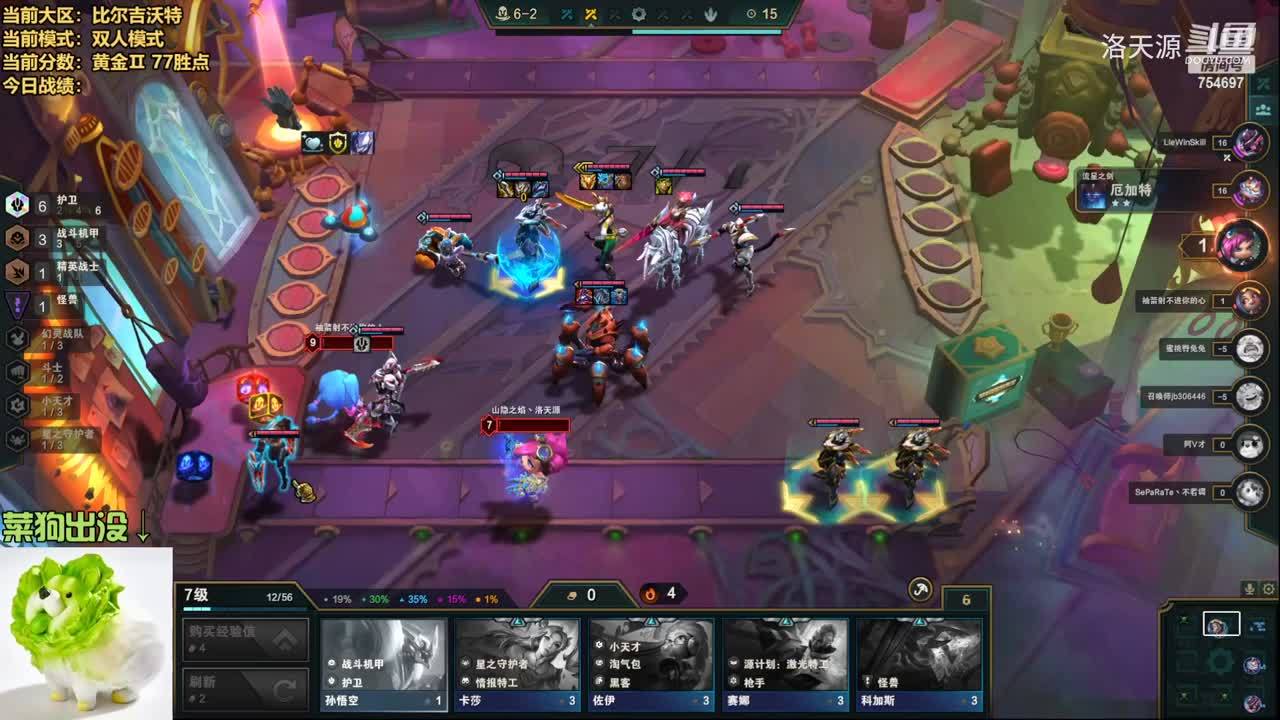Open SePaRaTe player's board
This screenshot has height=720, width=1280.
[x=1250, y=492]
